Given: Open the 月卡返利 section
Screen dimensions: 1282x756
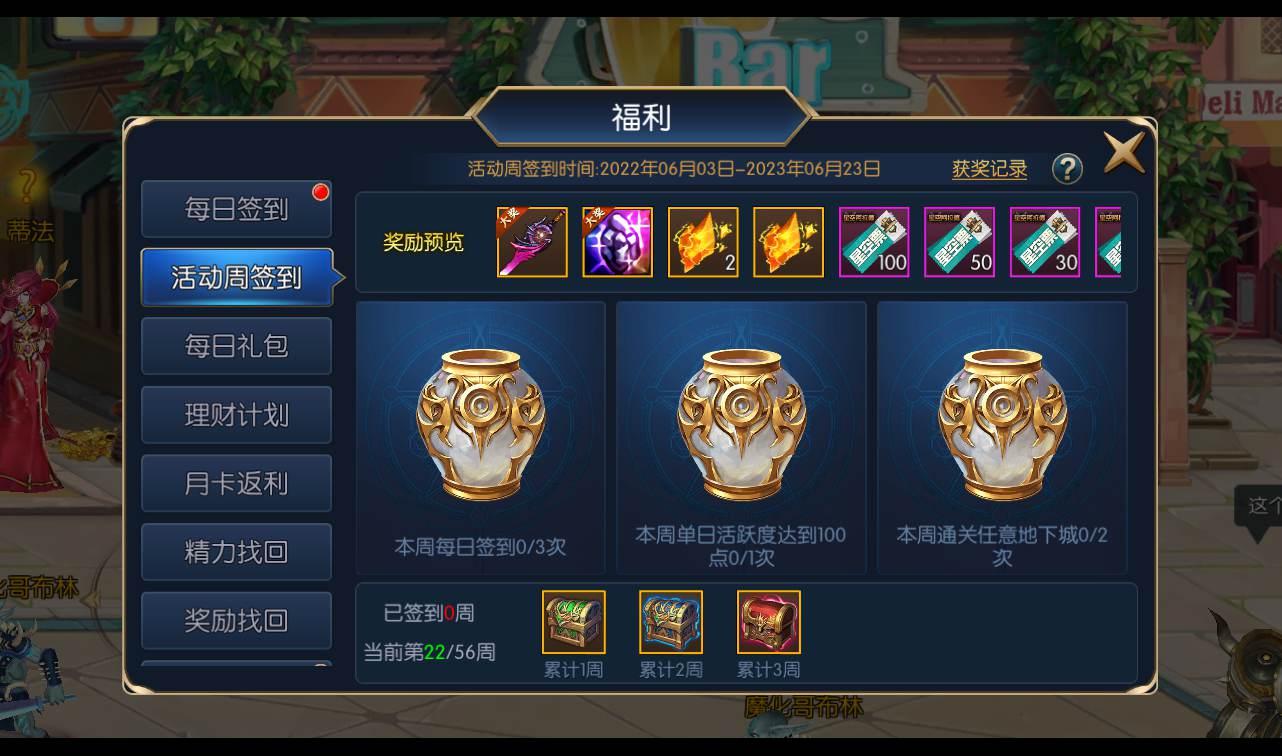Looking at the screenshot, I should 236,482.
